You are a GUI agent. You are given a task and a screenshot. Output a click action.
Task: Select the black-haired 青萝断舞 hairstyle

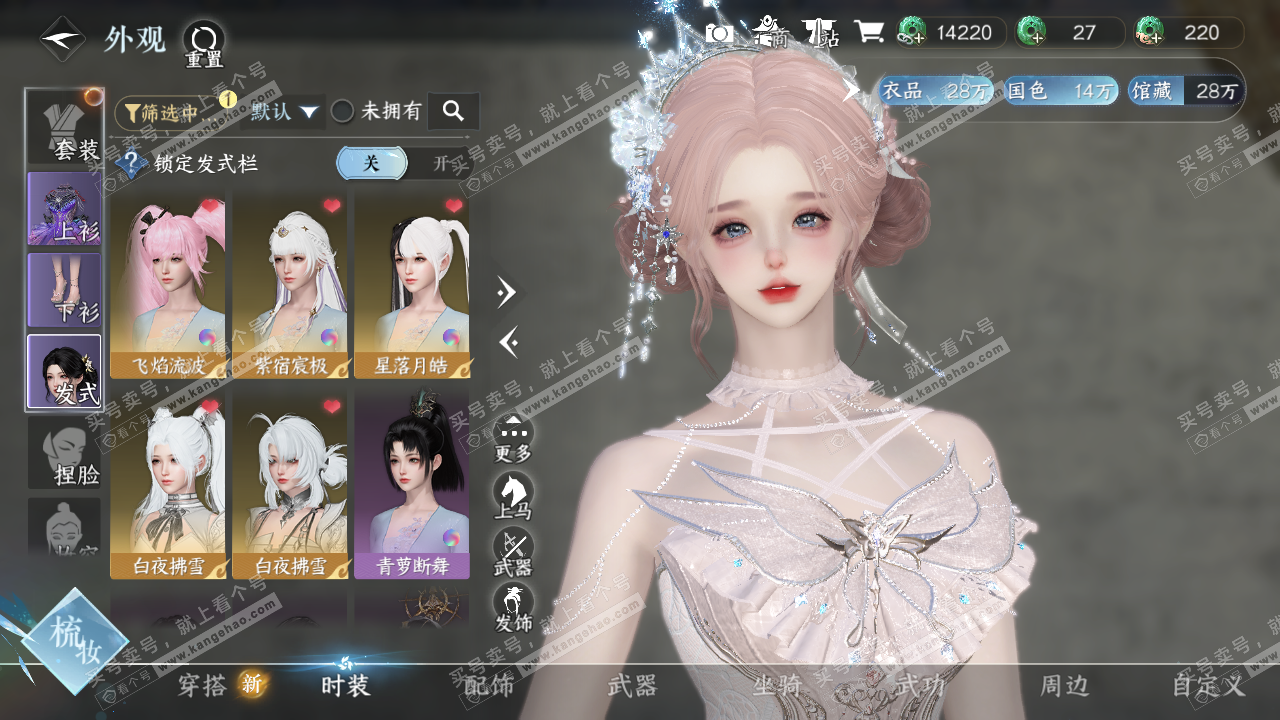412,485
